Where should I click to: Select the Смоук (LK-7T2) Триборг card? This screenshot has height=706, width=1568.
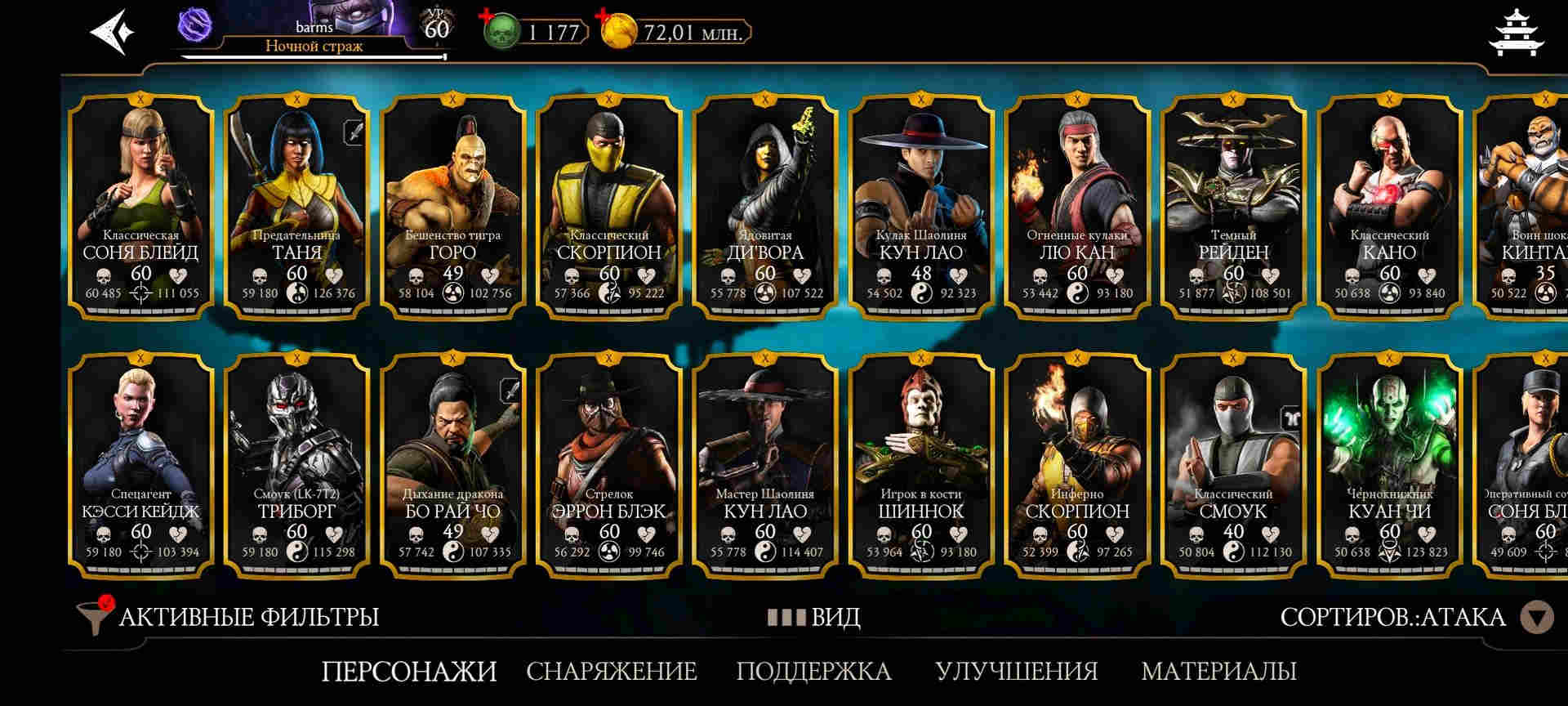pyautogui.click(x=296, y=463)
